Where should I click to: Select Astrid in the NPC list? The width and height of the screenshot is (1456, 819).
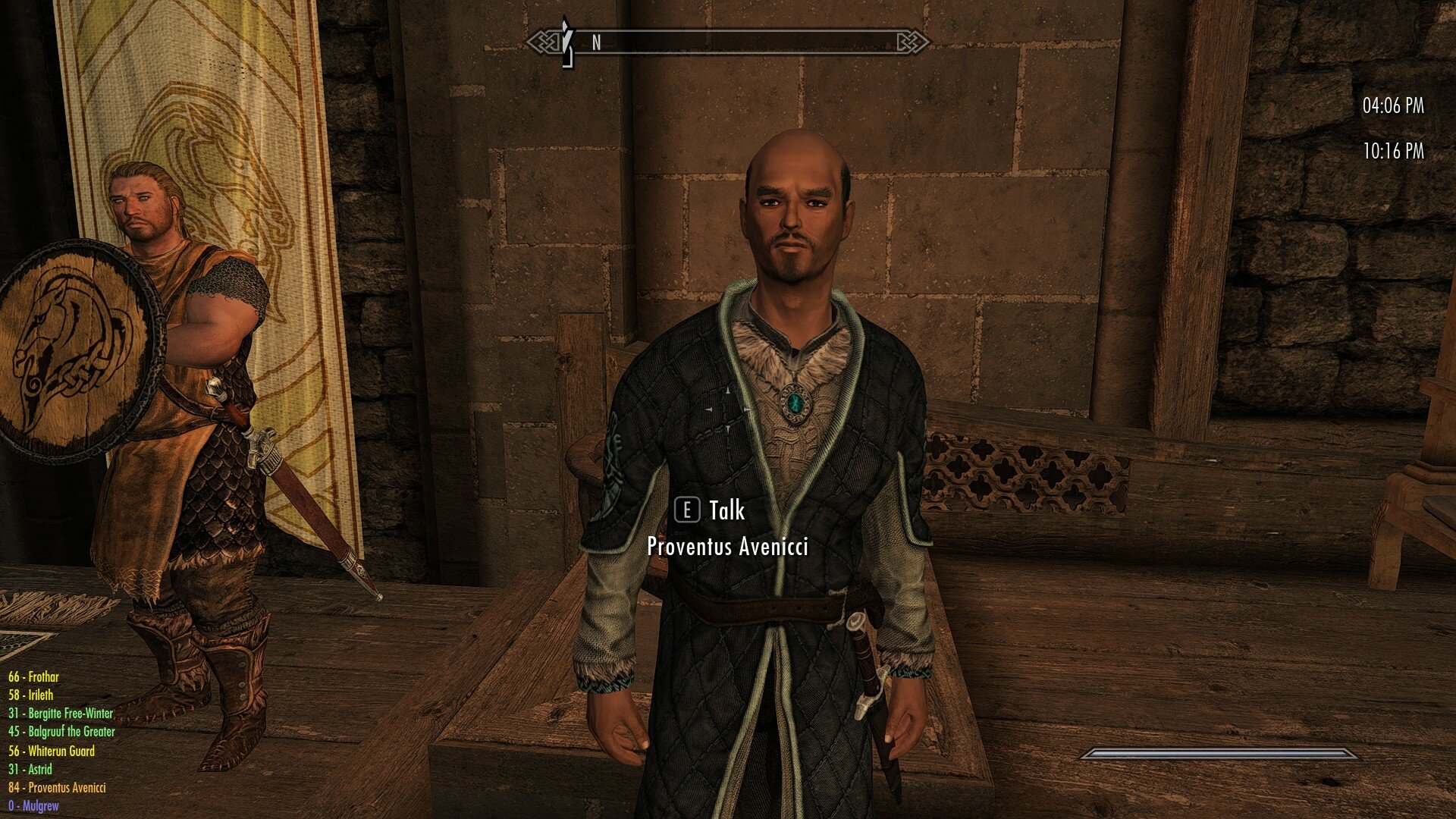click(30, 769)
